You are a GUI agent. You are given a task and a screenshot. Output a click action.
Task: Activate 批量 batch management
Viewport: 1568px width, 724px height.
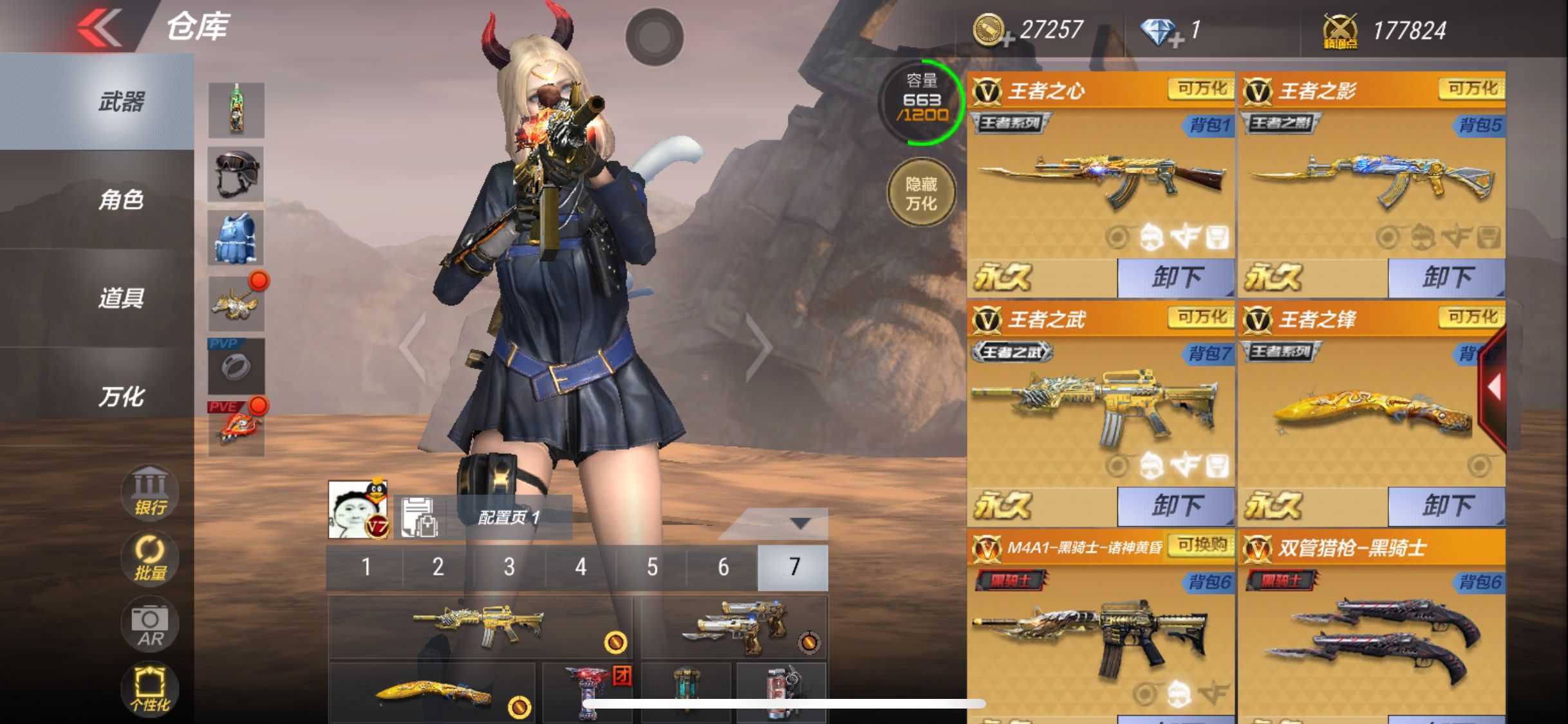click(149, 558)
